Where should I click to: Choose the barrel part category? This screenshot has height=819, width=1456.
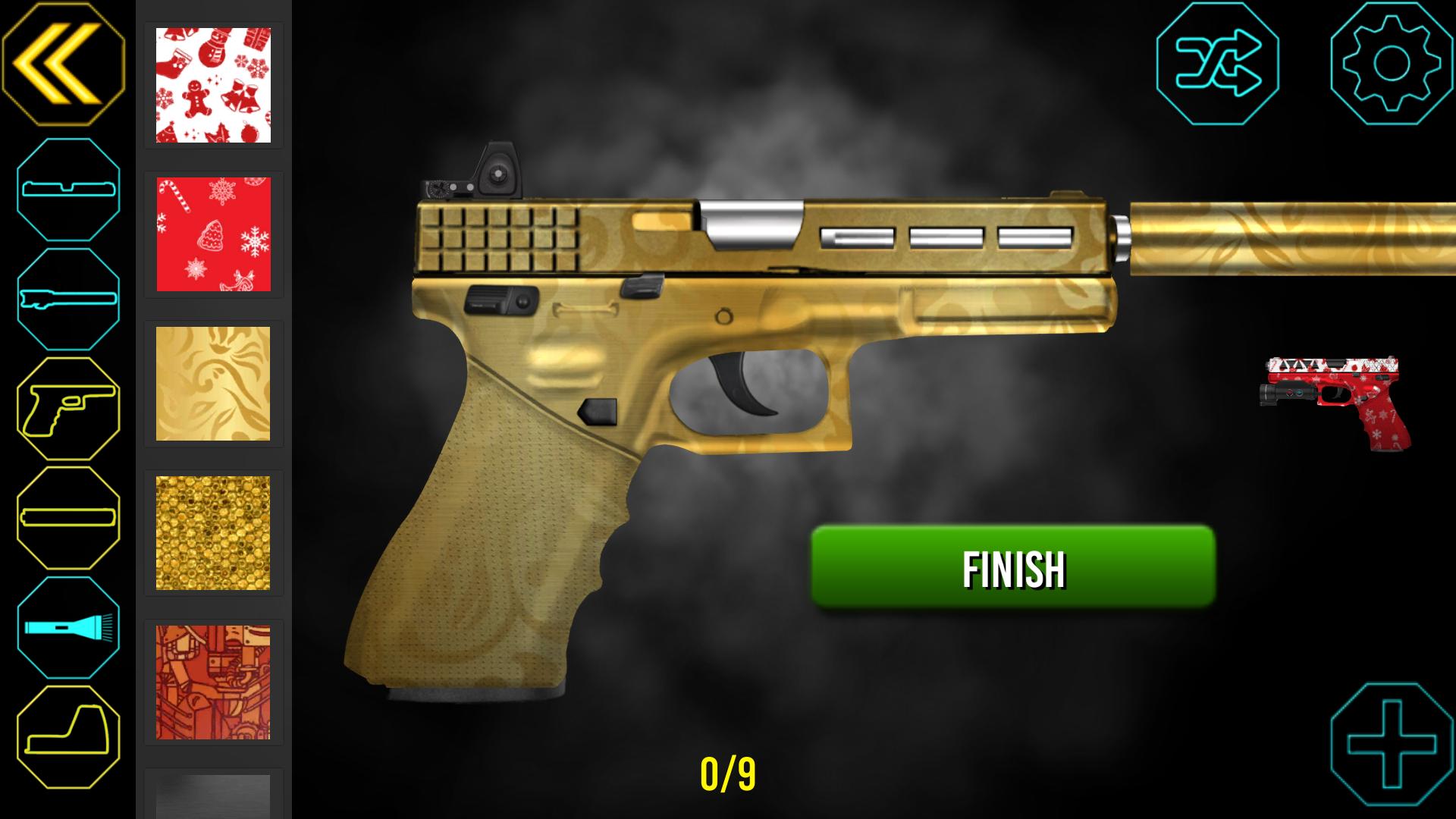(68, 299)
